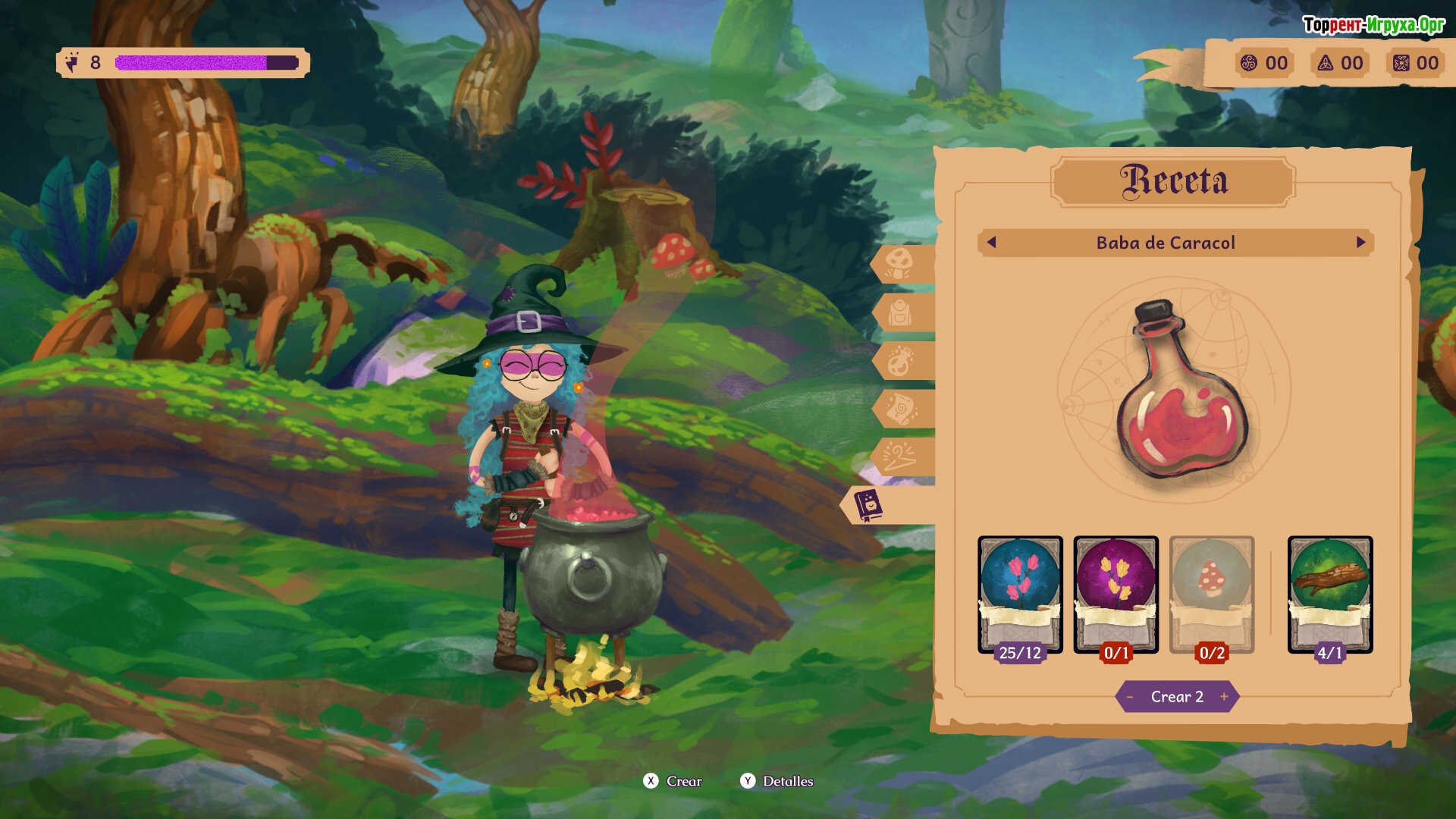Show the next recipe with right arrow

1361,243
